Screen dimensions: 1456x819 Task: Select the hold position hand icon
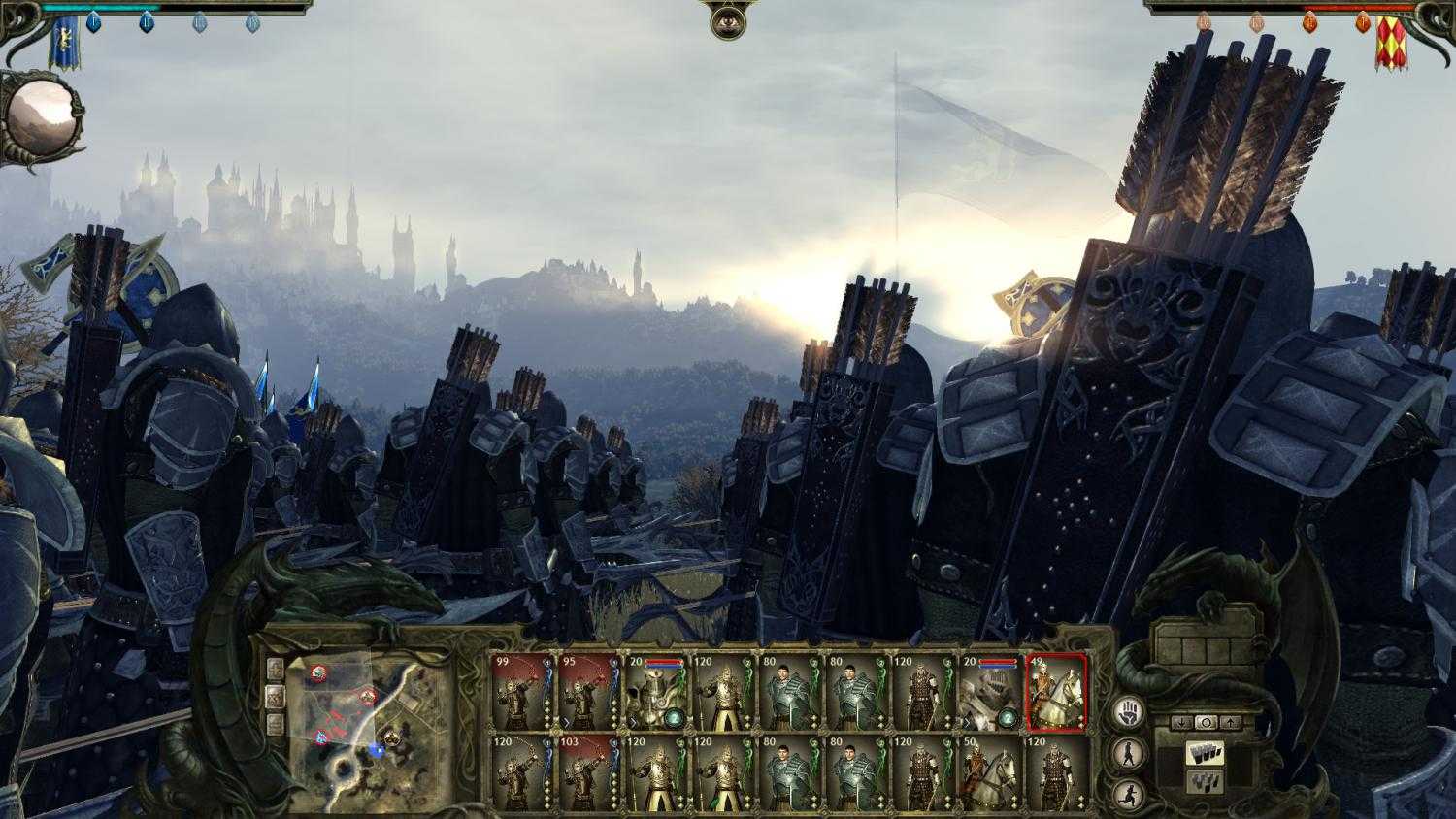coord(1128,712)
